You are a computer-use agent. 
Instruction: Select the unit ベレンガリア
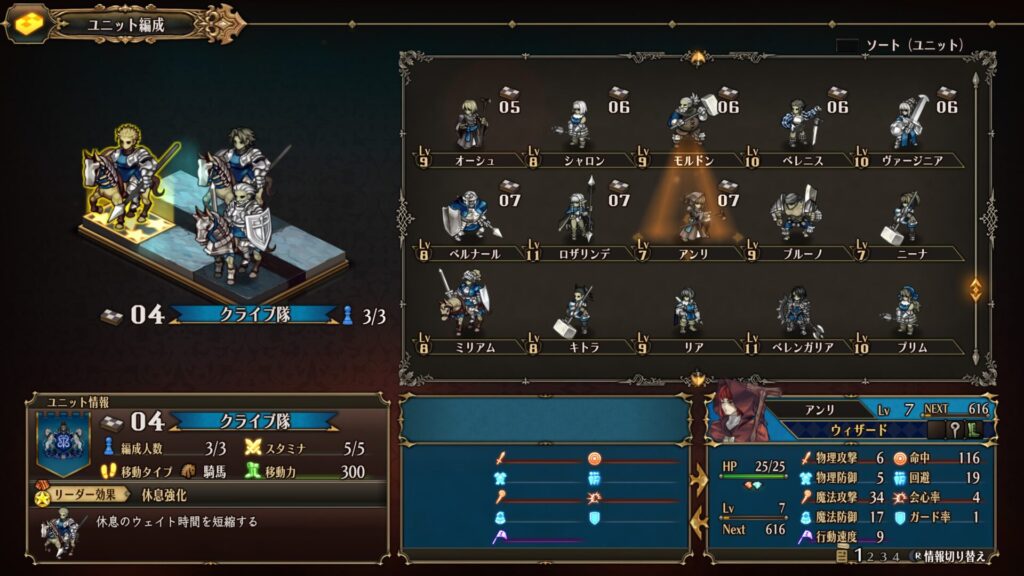tap(800, 310)
